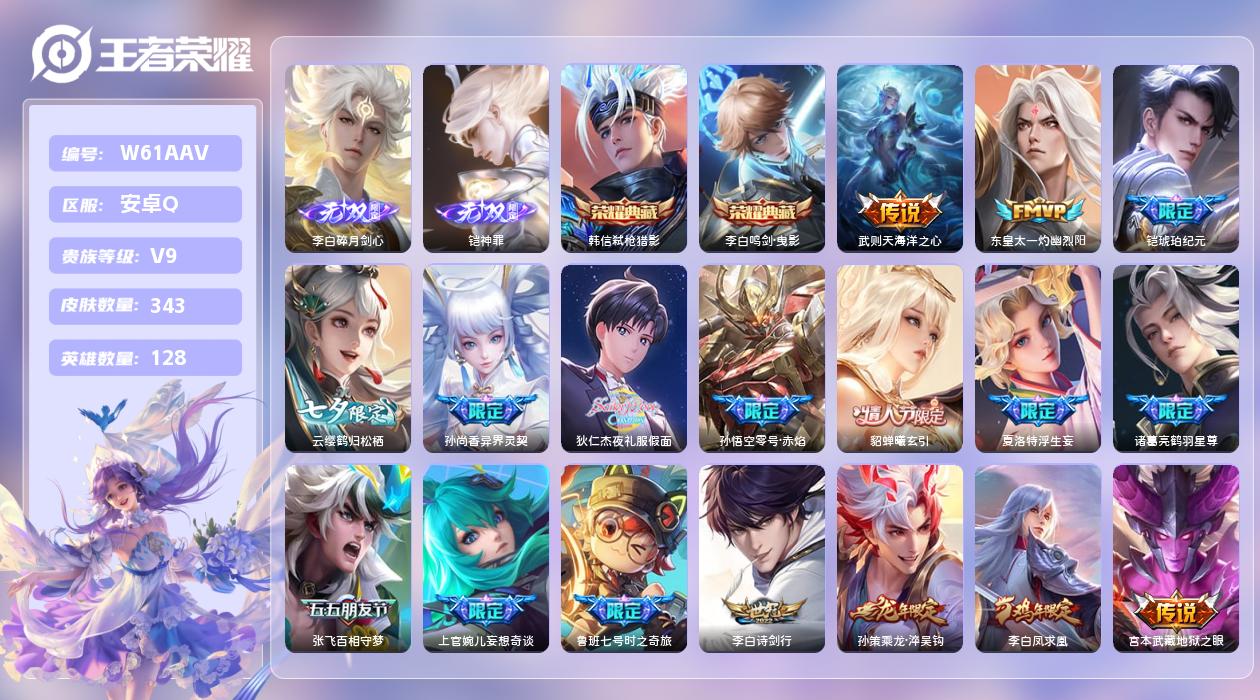Select the 武则天海洋之心 legendary skin
Image resolution: width=1260 pixels, height=700 pixels.
(x=900, y=158)
